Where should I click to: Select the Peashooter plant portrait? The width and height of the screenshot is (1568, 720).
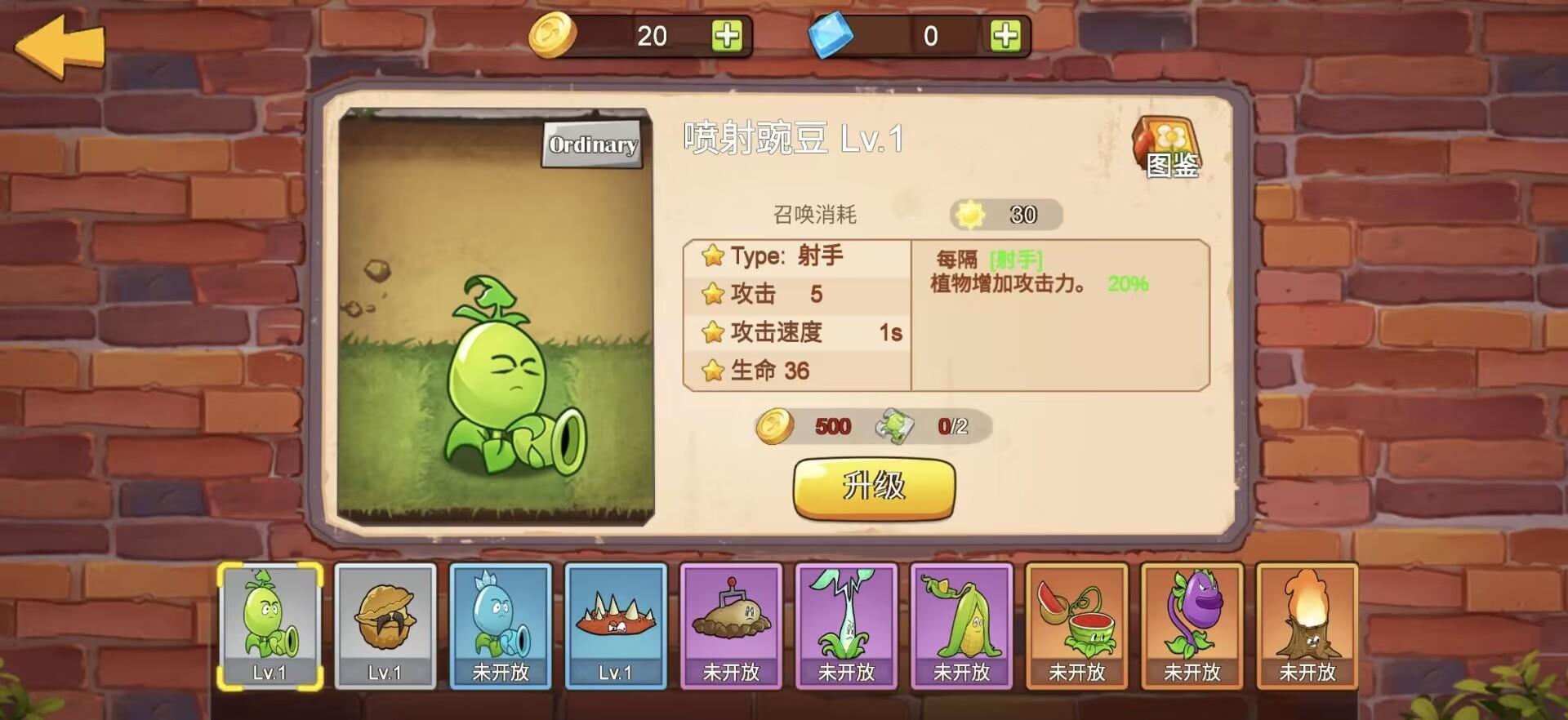point(269,624)
